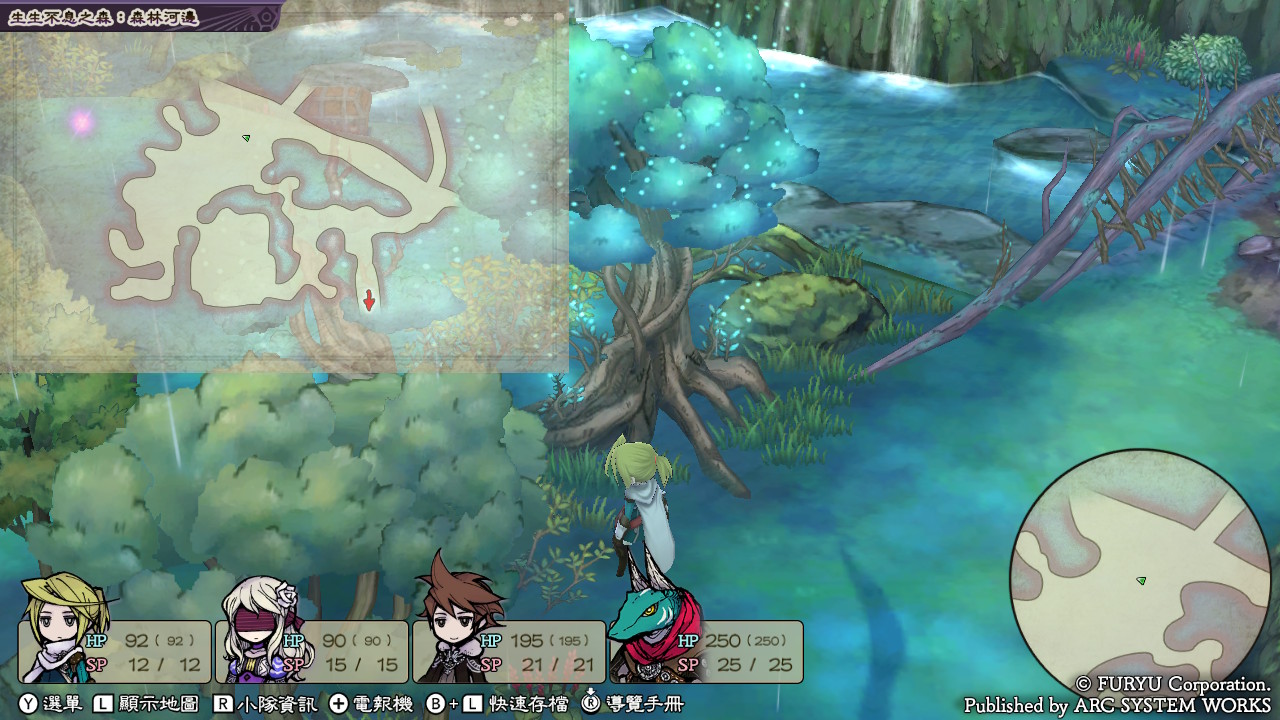
Task: Click the large translucent forest area map
Action: coord(284,200)
